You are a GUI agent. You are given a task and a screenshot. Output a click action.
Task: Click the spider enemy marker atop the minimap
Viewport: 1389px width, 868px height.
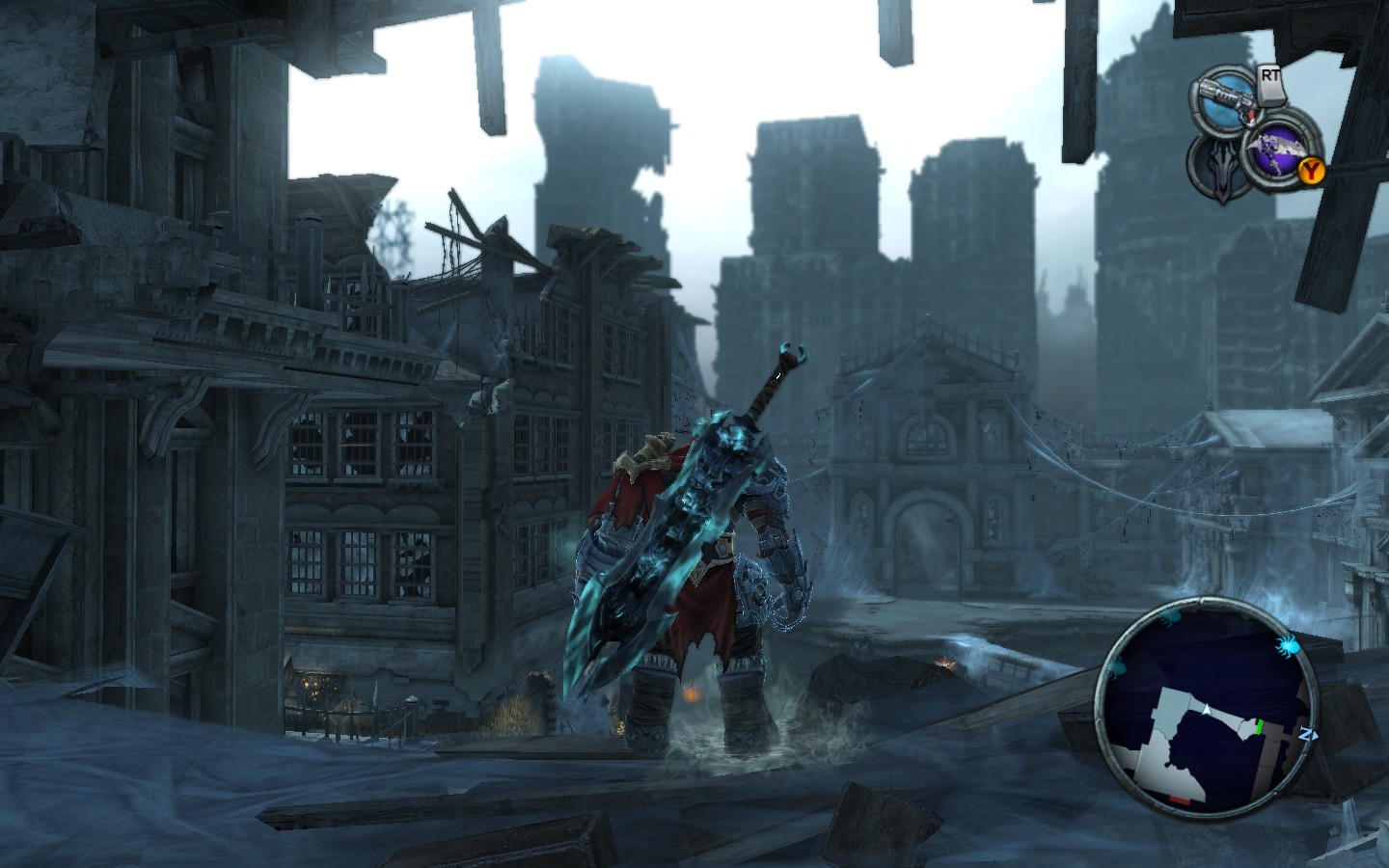point(1171,616)
